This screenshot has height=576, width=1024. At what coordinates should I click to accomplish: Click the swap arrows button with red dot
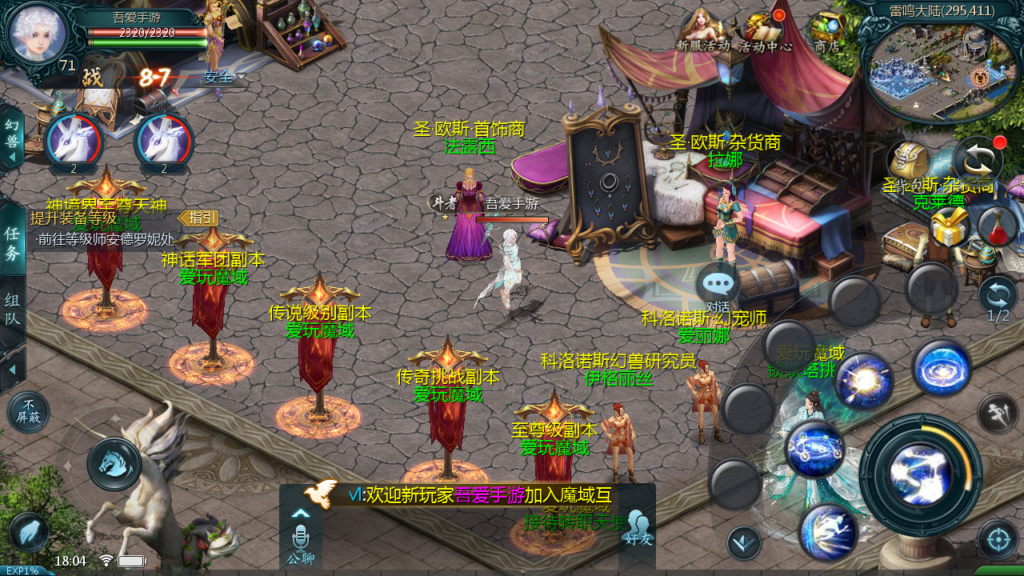coord(977,160)
